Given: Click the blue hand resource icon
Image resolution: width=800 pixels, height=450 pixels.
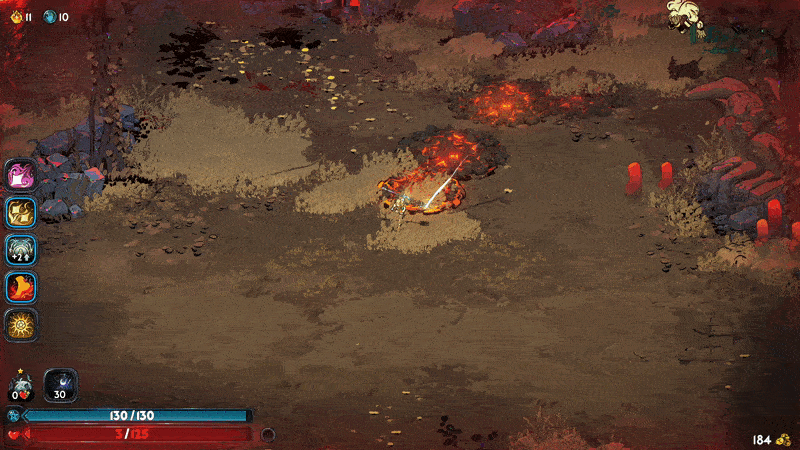Looking at the screenshot, I should (49, 16).
